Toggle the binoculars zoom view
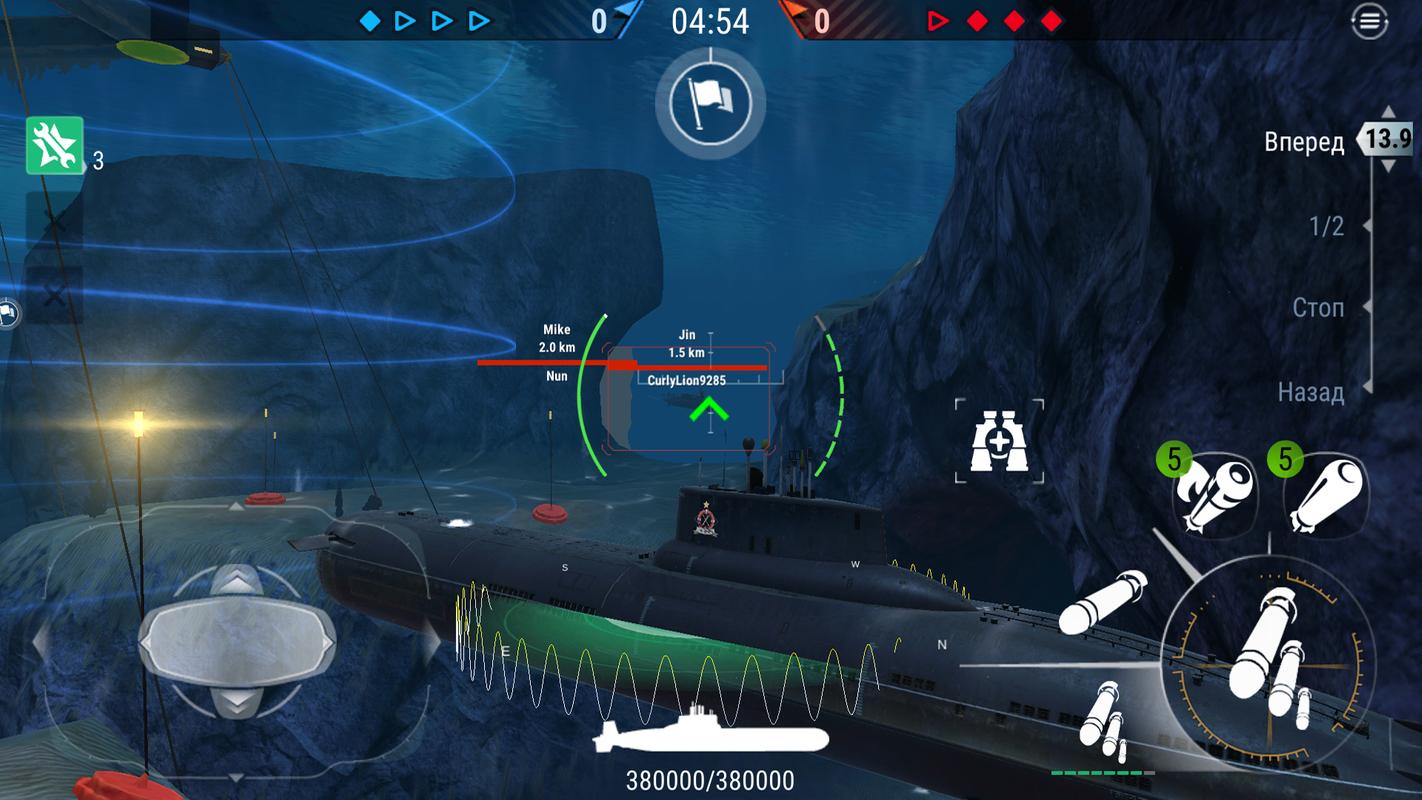 click(x=999, y=441)
